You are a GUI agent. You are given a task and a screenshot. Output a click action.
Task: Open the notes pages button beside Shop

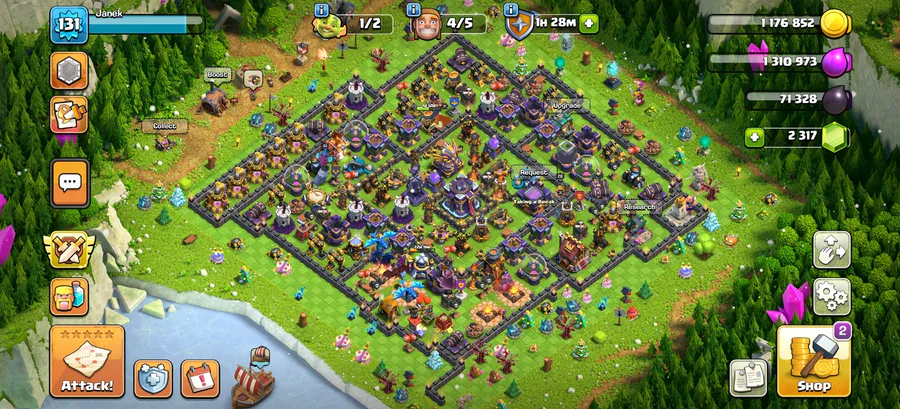(747, 378)
